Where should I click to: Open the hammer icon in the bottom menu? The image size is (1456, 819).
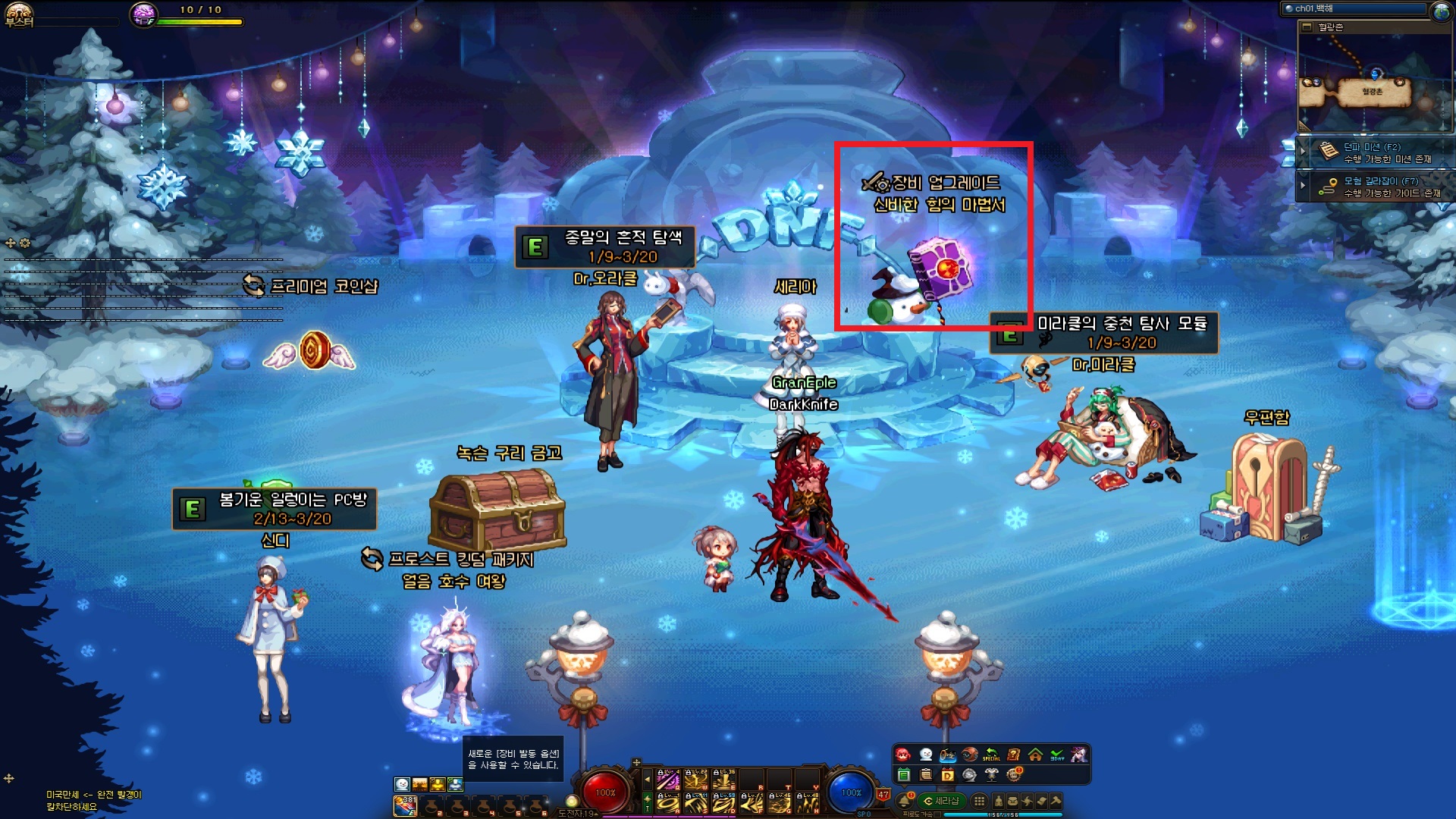(x=1056, y=801)
